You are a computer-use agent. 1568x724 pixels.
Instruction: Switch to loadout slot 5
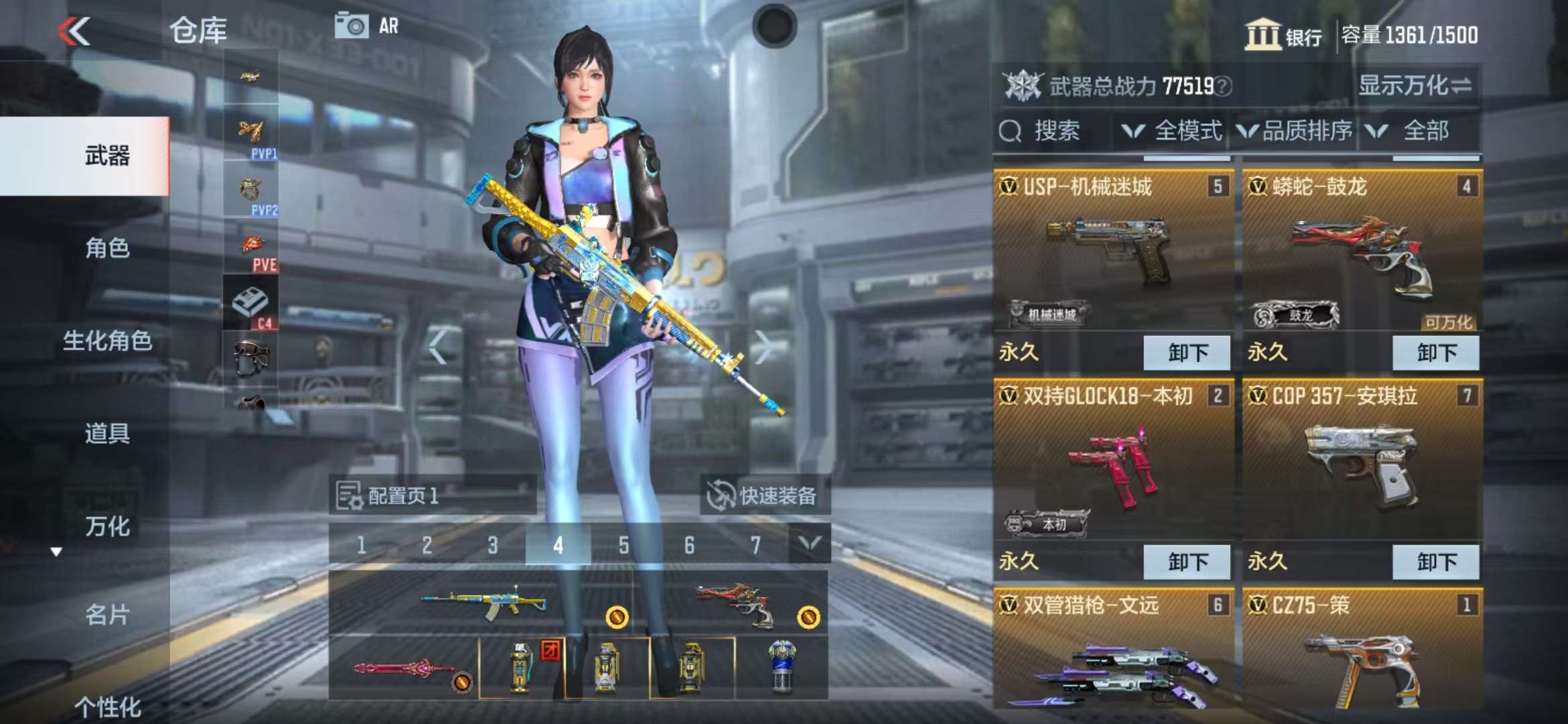click(x=623, y=545)
